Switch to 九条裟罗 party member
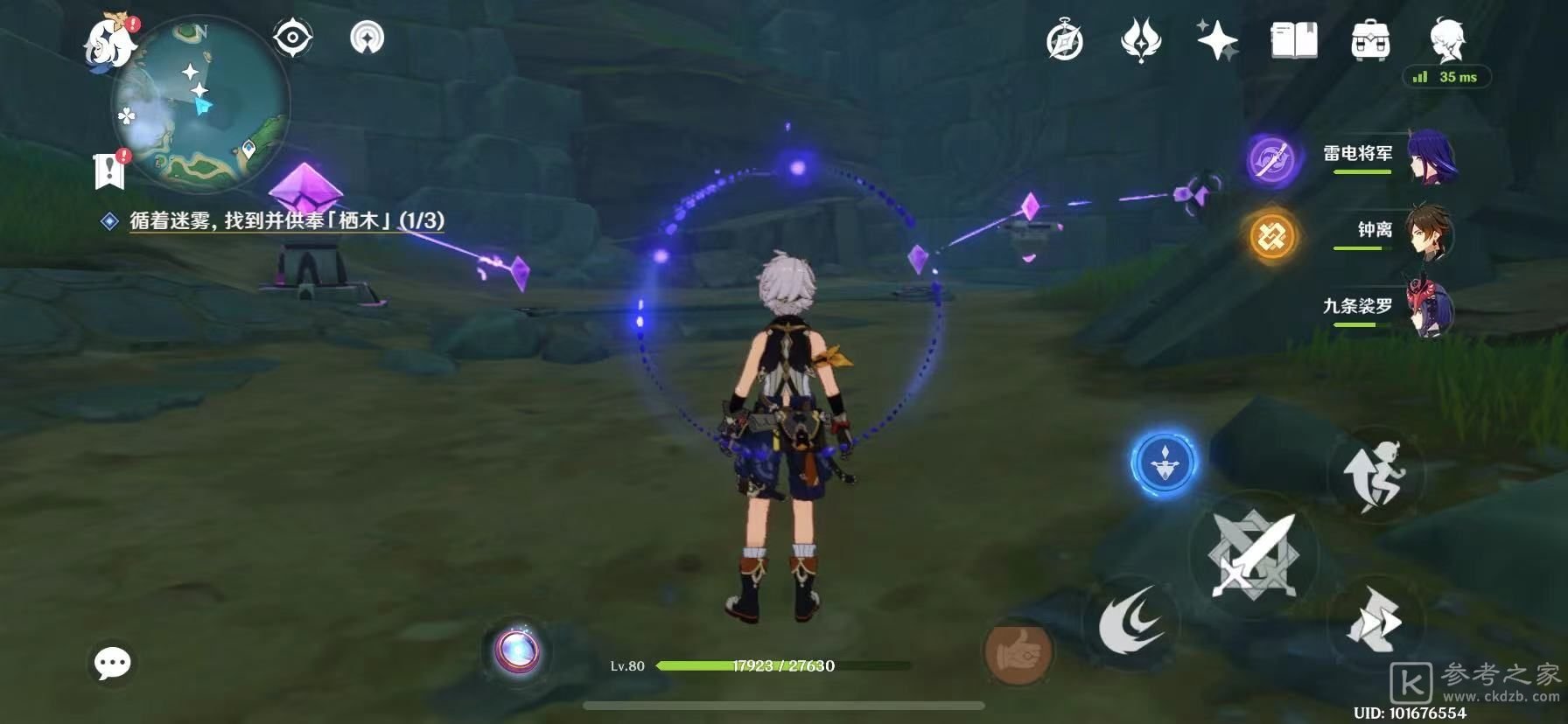The image size is (1568, 724). (1391, 310)
